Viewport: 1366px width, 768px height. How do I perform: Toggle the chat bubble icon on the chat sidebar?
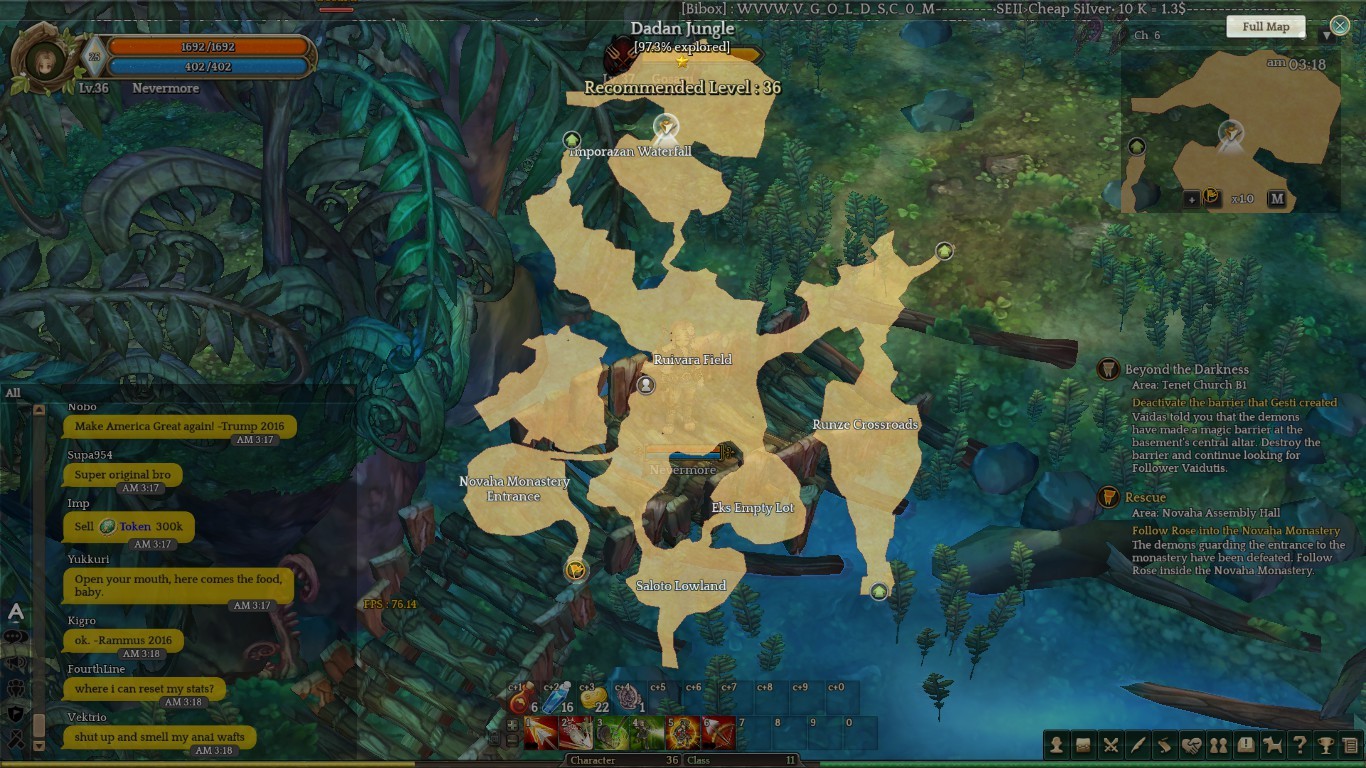(x=15, y=636)
